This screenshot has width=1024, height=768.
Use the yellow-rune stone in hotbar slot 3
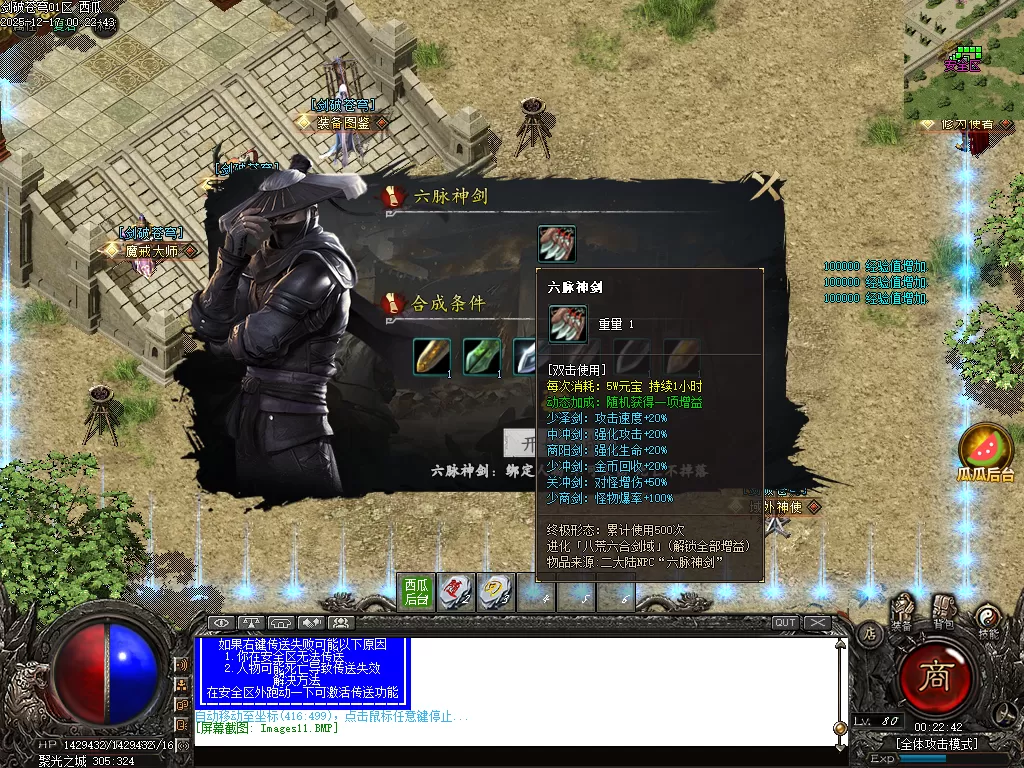point(494,592)
